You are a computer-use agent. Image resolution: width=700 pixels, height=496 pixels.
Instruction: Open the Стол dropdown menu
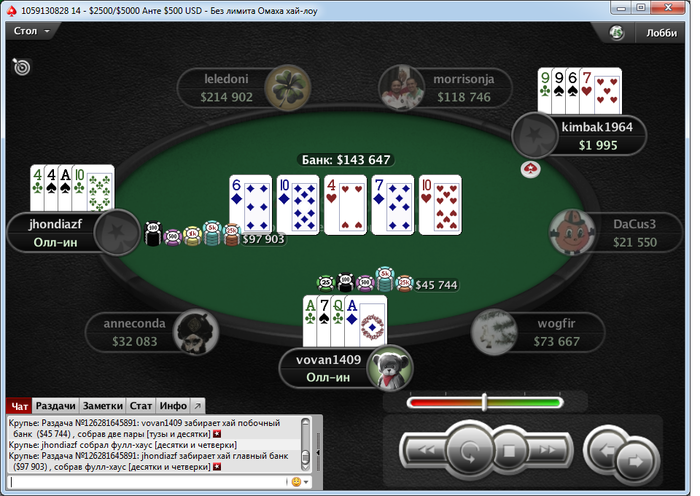[x=32, y=31]
